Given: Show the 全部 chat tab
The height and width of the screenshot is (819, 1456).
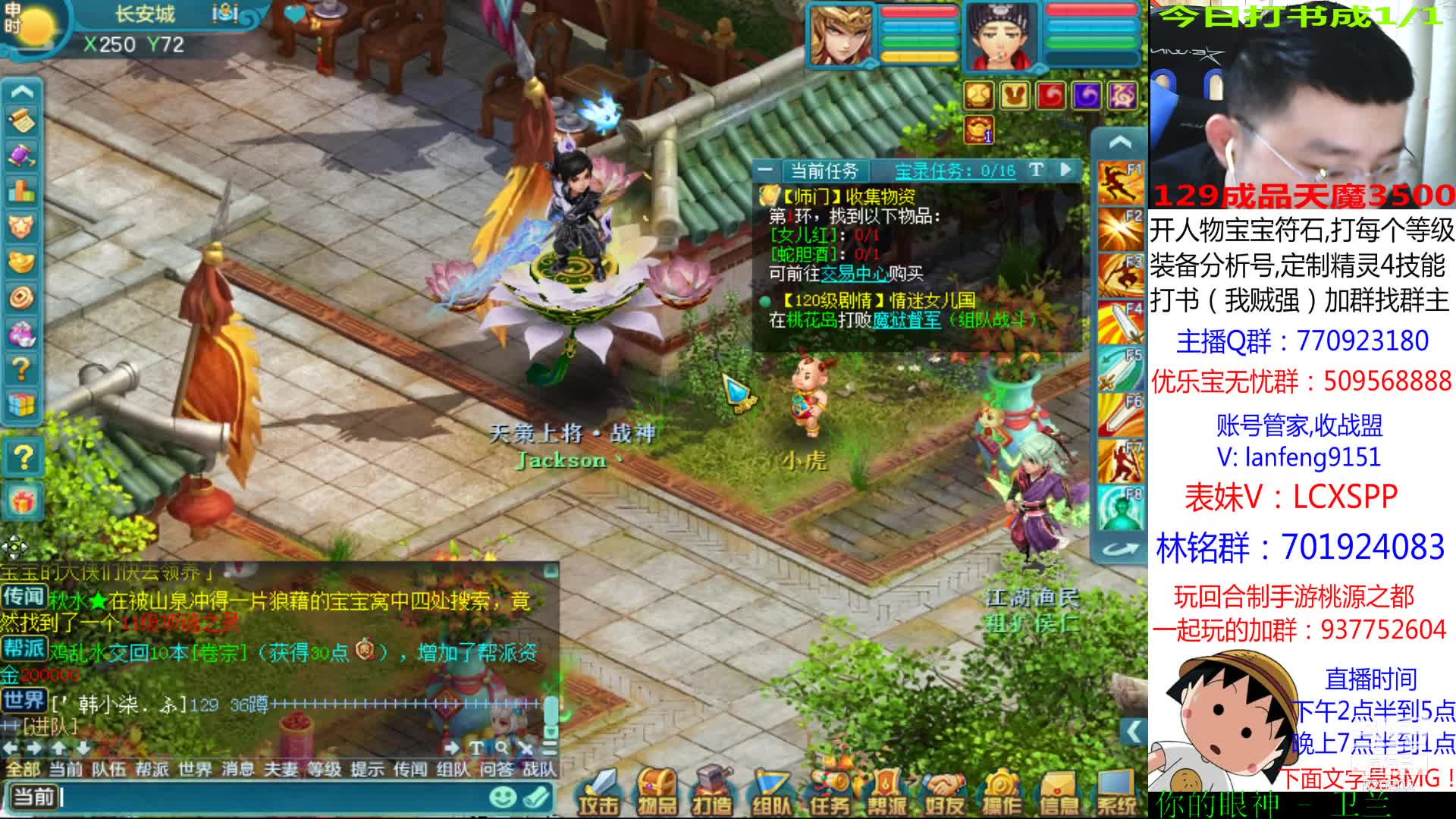Looking at the screenshot, I should tap(23, 770).
